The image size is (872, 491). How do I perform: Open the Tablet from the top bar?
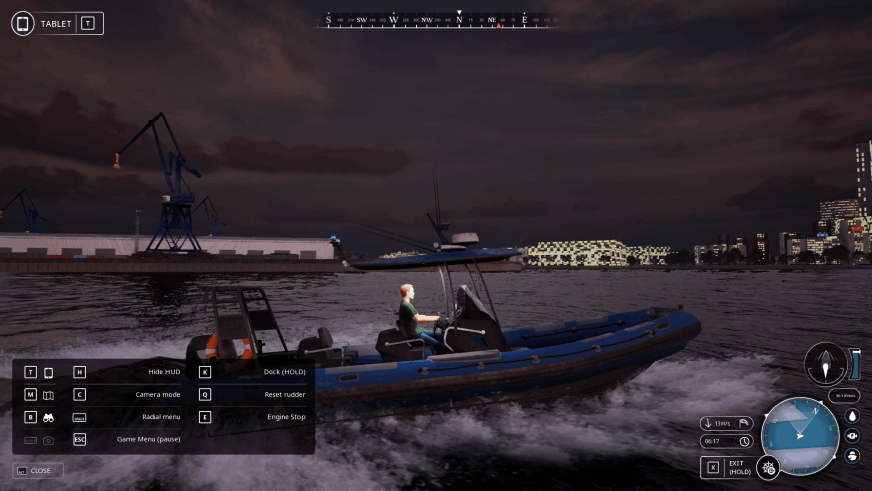pyautogui.click(x=57, y=23)
